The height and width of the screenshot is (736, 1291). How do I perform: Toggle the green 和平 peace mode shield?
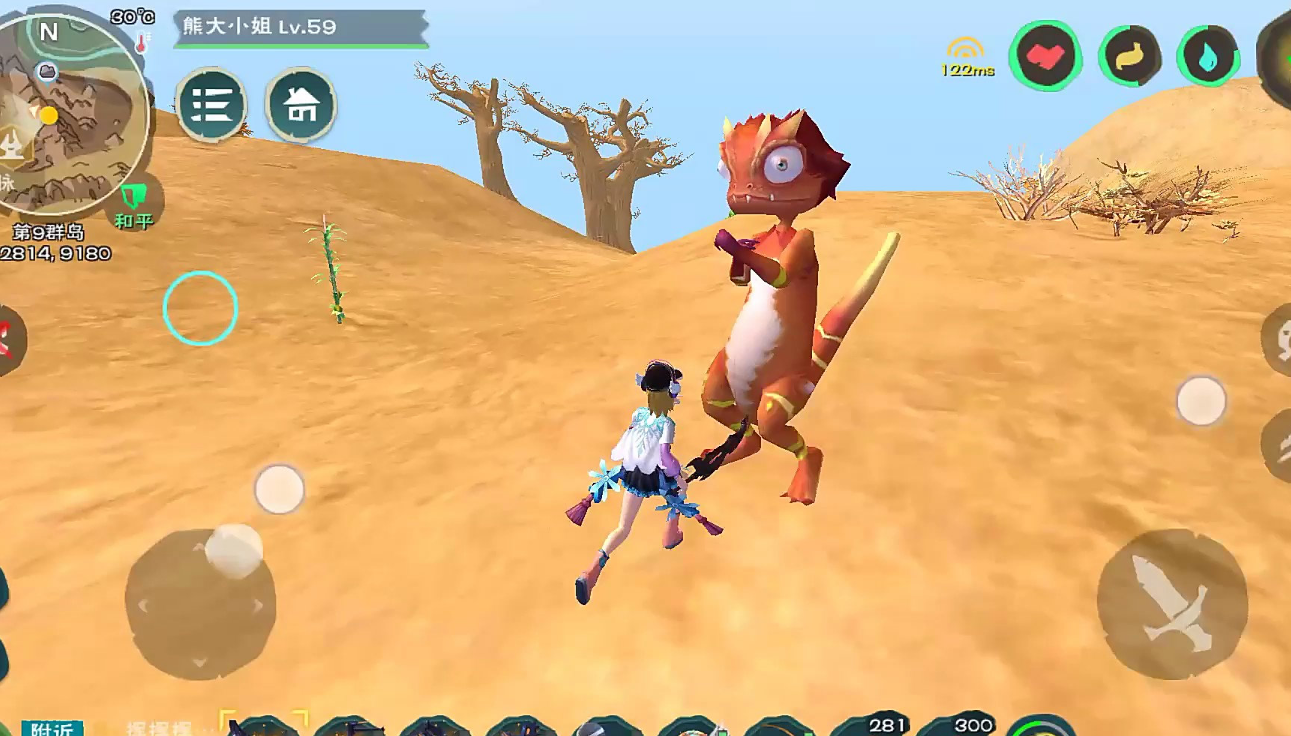coord(133,202)
